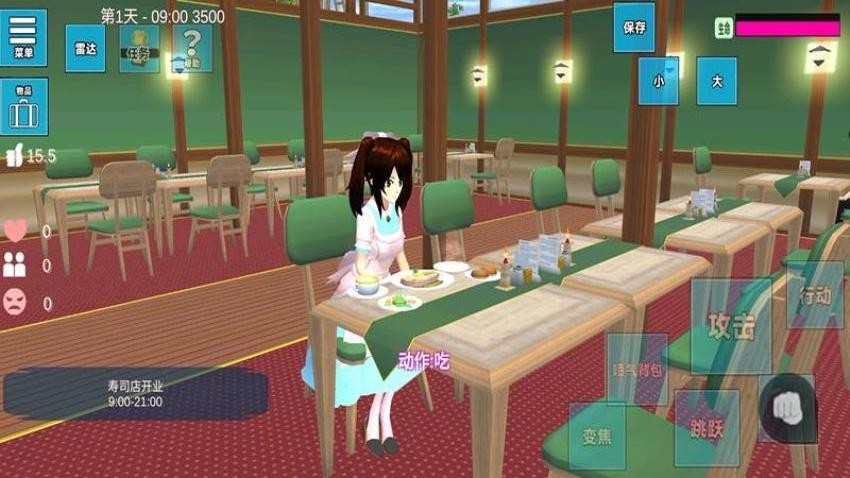The width and height of the screenshot is (850, 478).
Task: Tap the 行动 action button
Action: [x=815, y=295]
